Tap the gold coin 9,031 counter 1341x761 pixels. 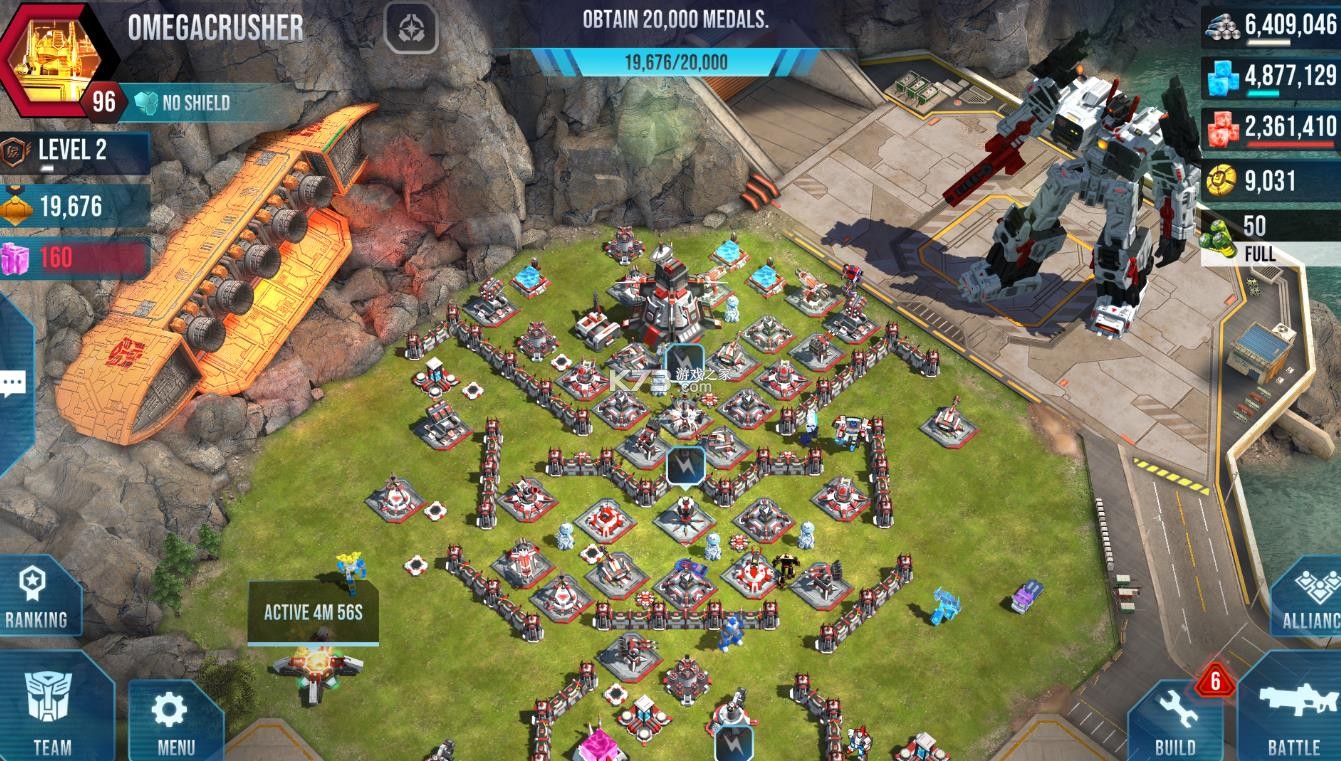pyautogui.click(x=1270, y=181)
